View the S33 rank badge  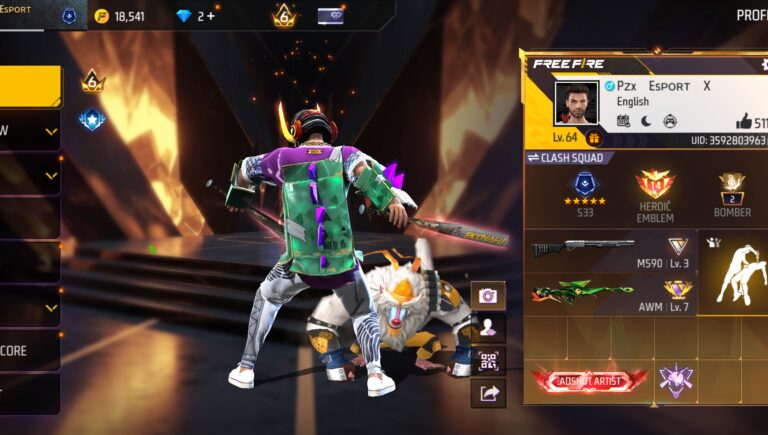(585, 190)
